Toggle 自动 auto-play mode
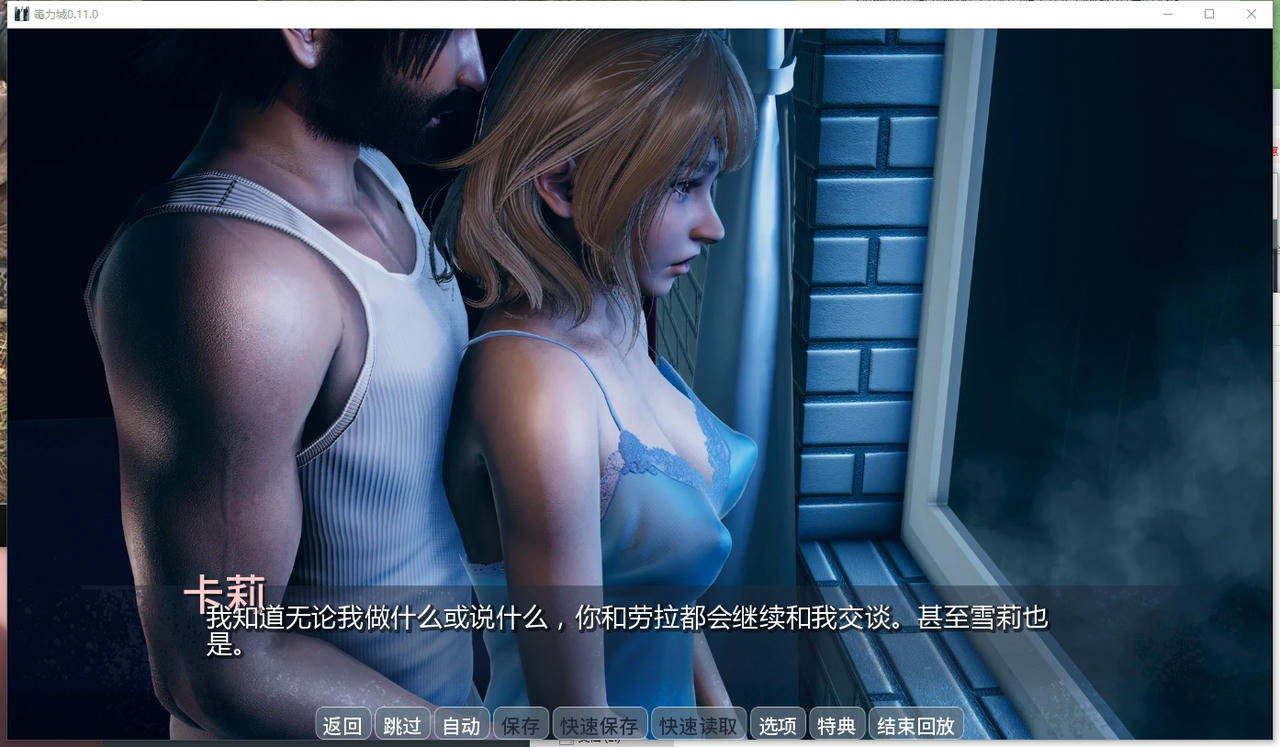 pos(461,724)
